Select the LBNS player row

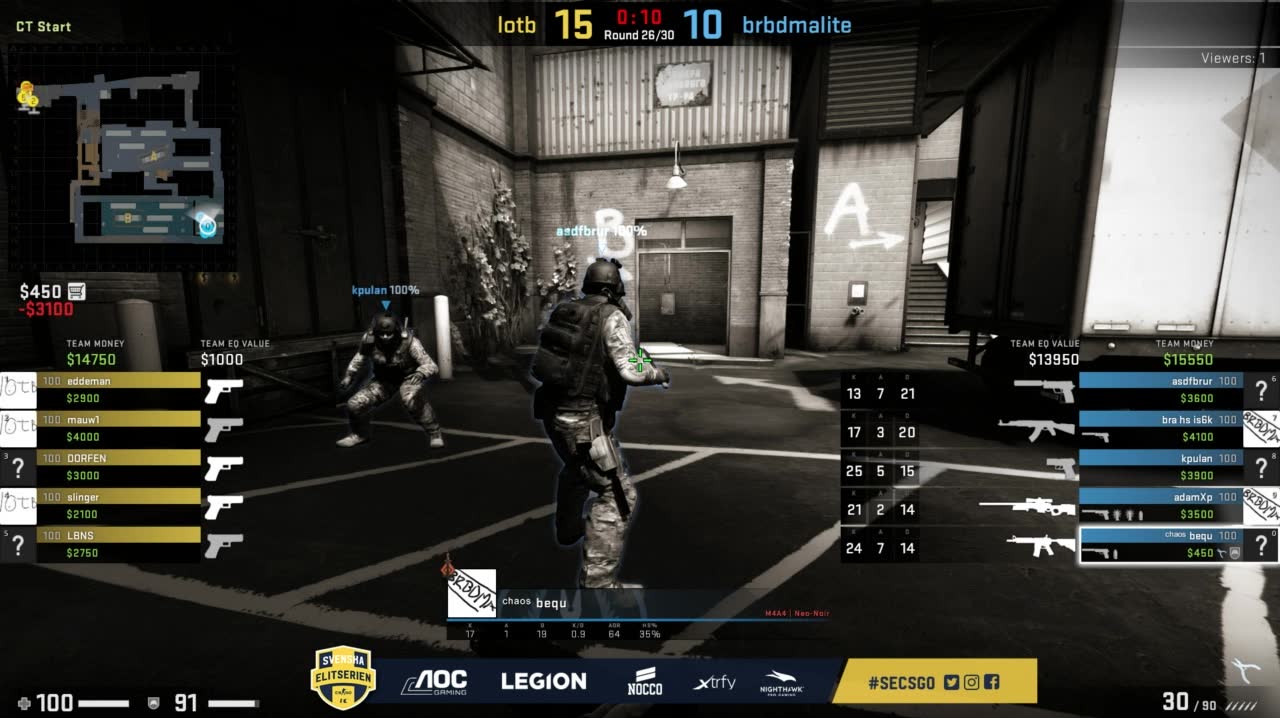pyautogui.click(x=118, y=543)
